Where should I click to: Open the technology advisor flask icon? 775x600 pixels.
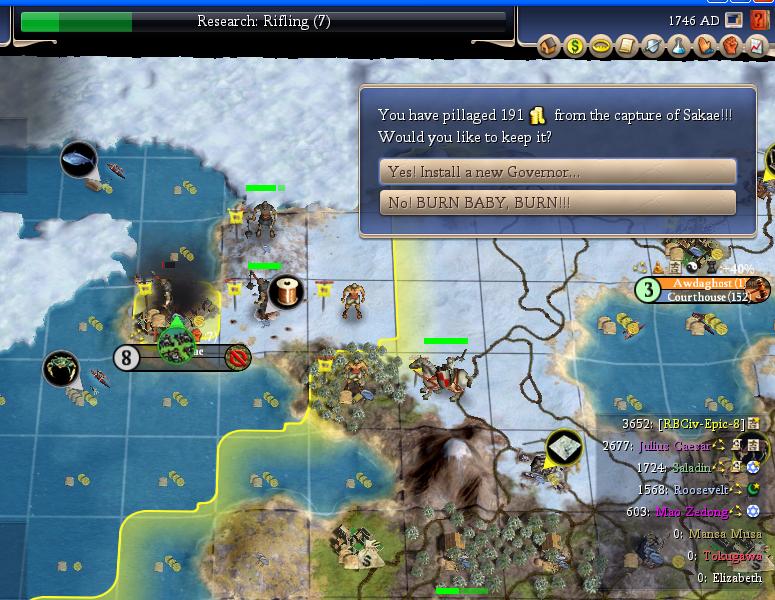pos(679,45)
